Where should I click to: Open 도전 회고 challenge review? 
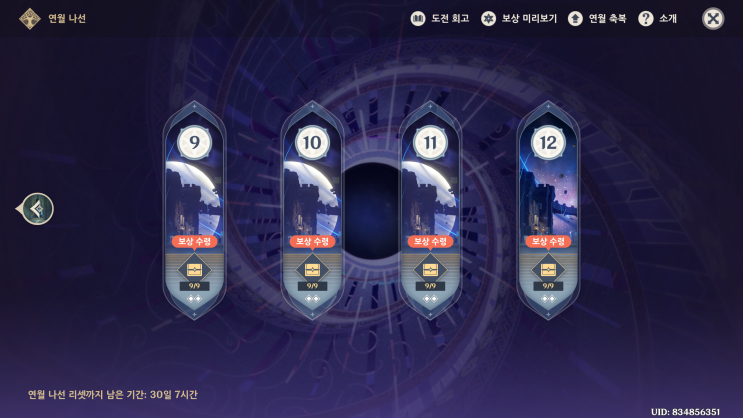point(440,19)
